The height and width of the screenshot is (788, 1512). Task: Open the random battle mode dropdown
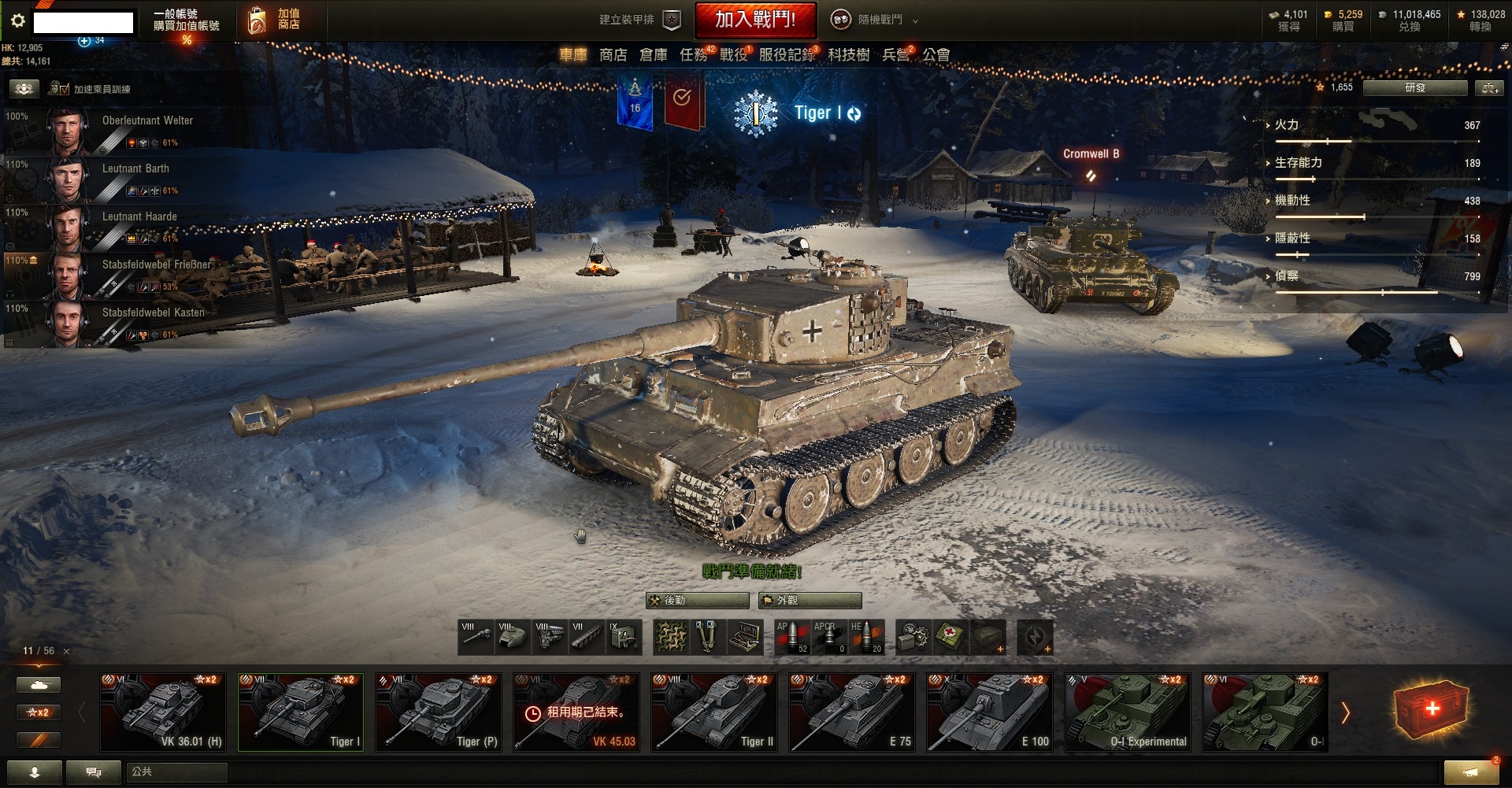tap(876, 20)
